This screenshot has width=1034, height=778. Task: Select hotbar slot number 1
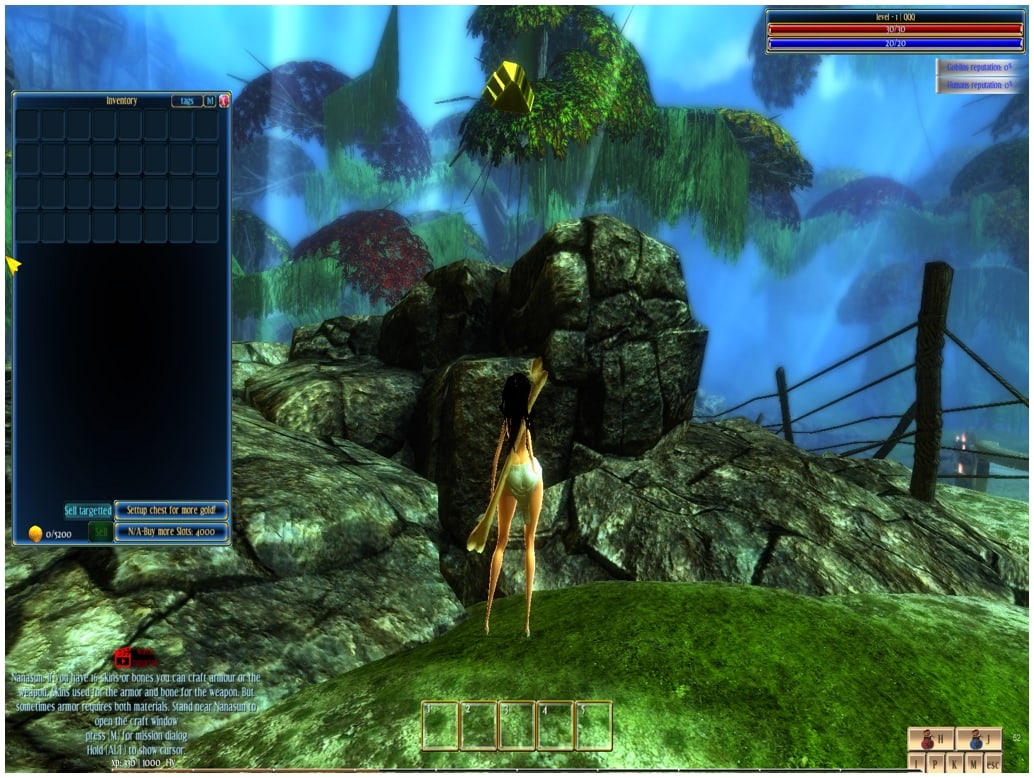pyautogui.click(x=440, y=726)
